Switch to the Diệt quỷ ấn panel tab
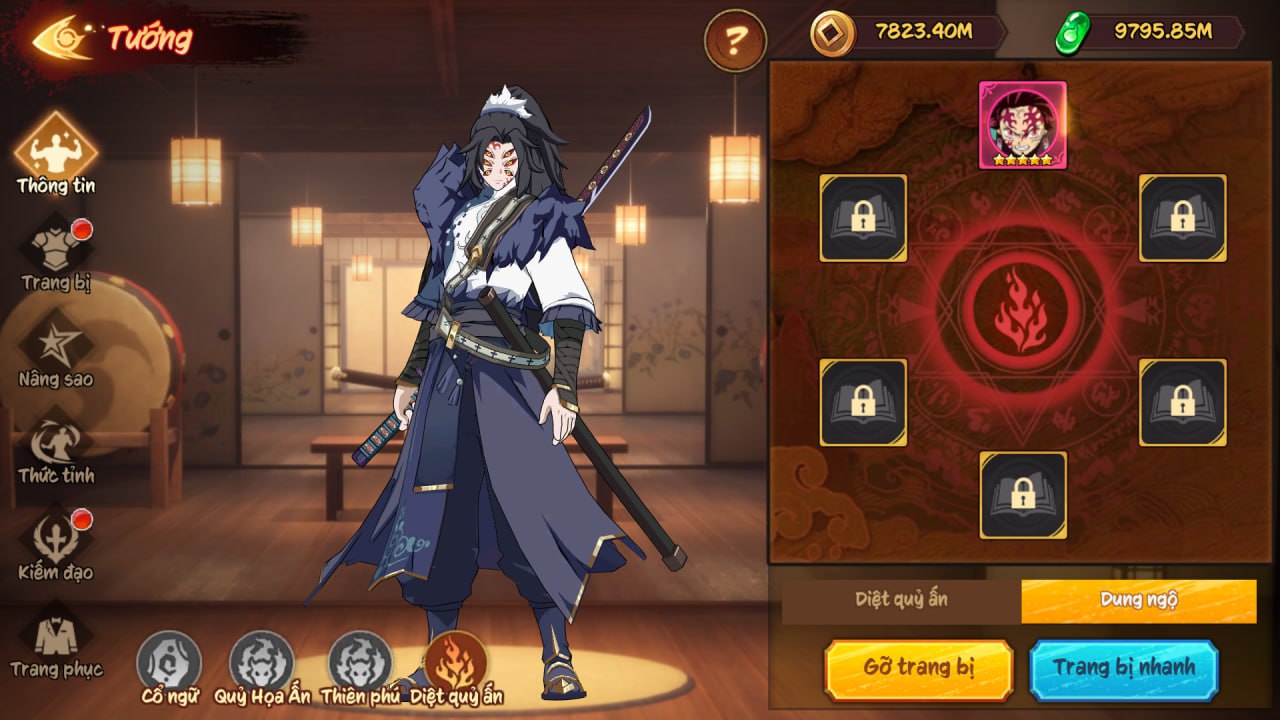Screen dimensions: 1280x720 click(x=901, y=600)
